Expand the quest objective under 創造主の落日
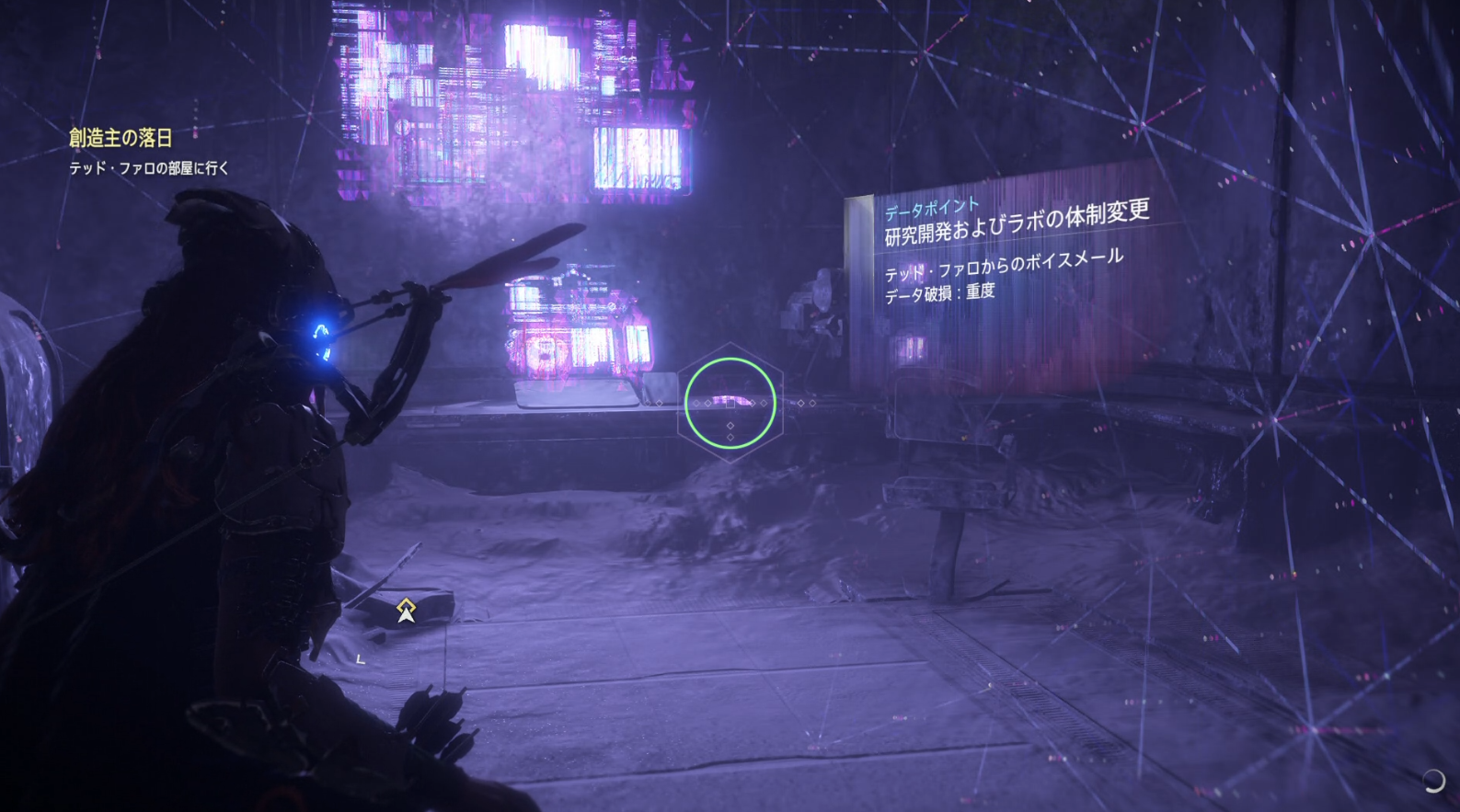1460x812 pixels. point(150,167)
